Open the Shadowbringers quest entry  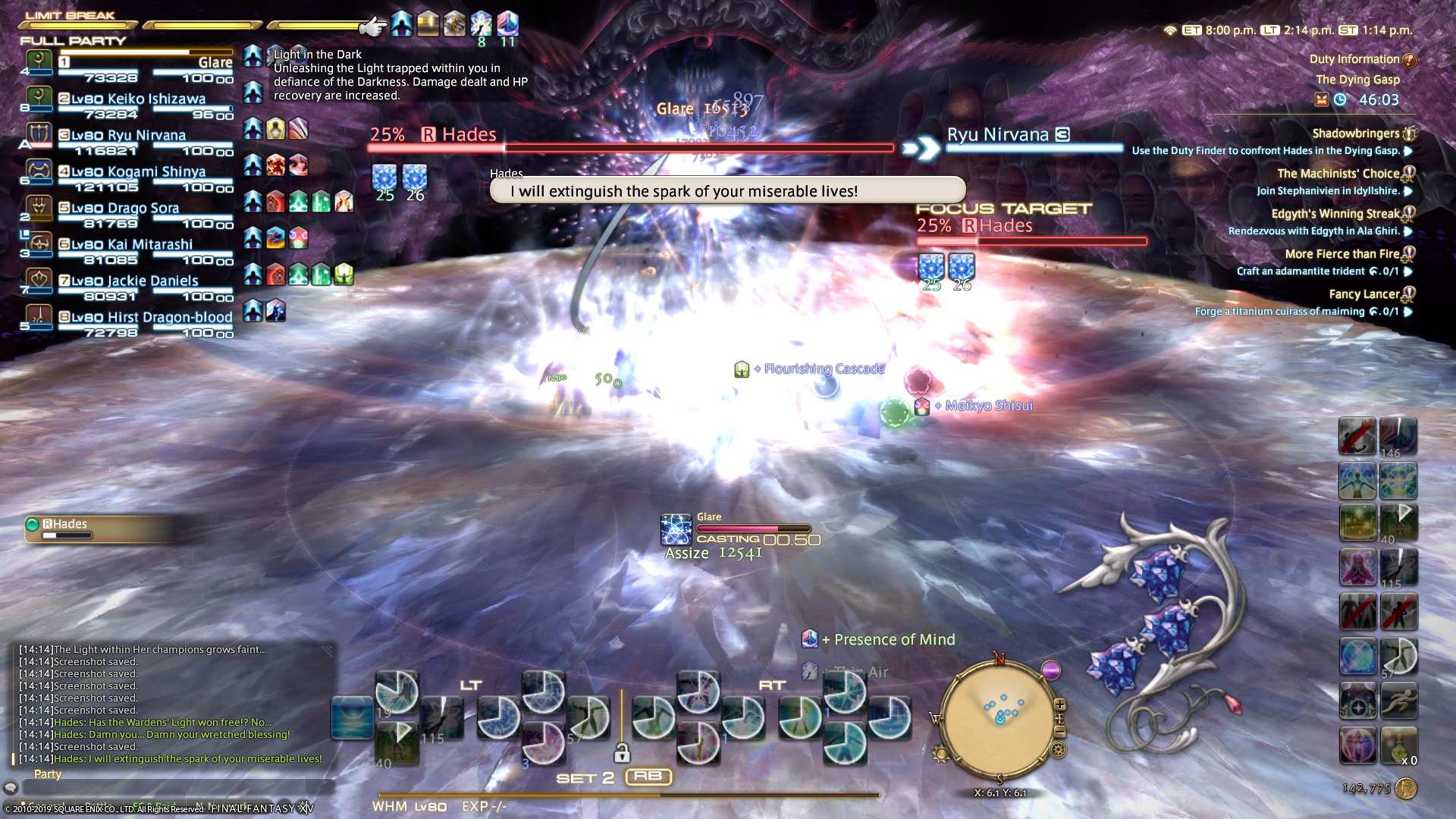[1355, 133]
